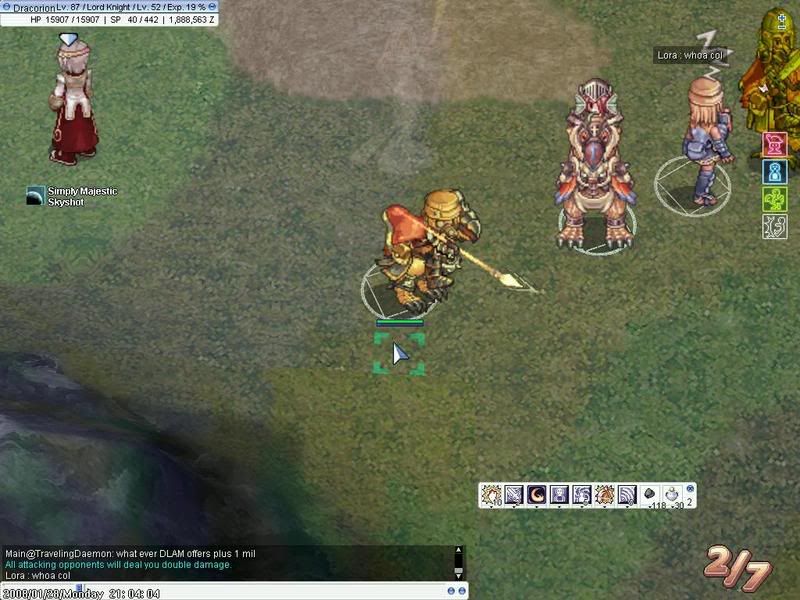Click the minimap zoom-out minus button
This screenshot has height=600, width=800.
pos(782,29)
